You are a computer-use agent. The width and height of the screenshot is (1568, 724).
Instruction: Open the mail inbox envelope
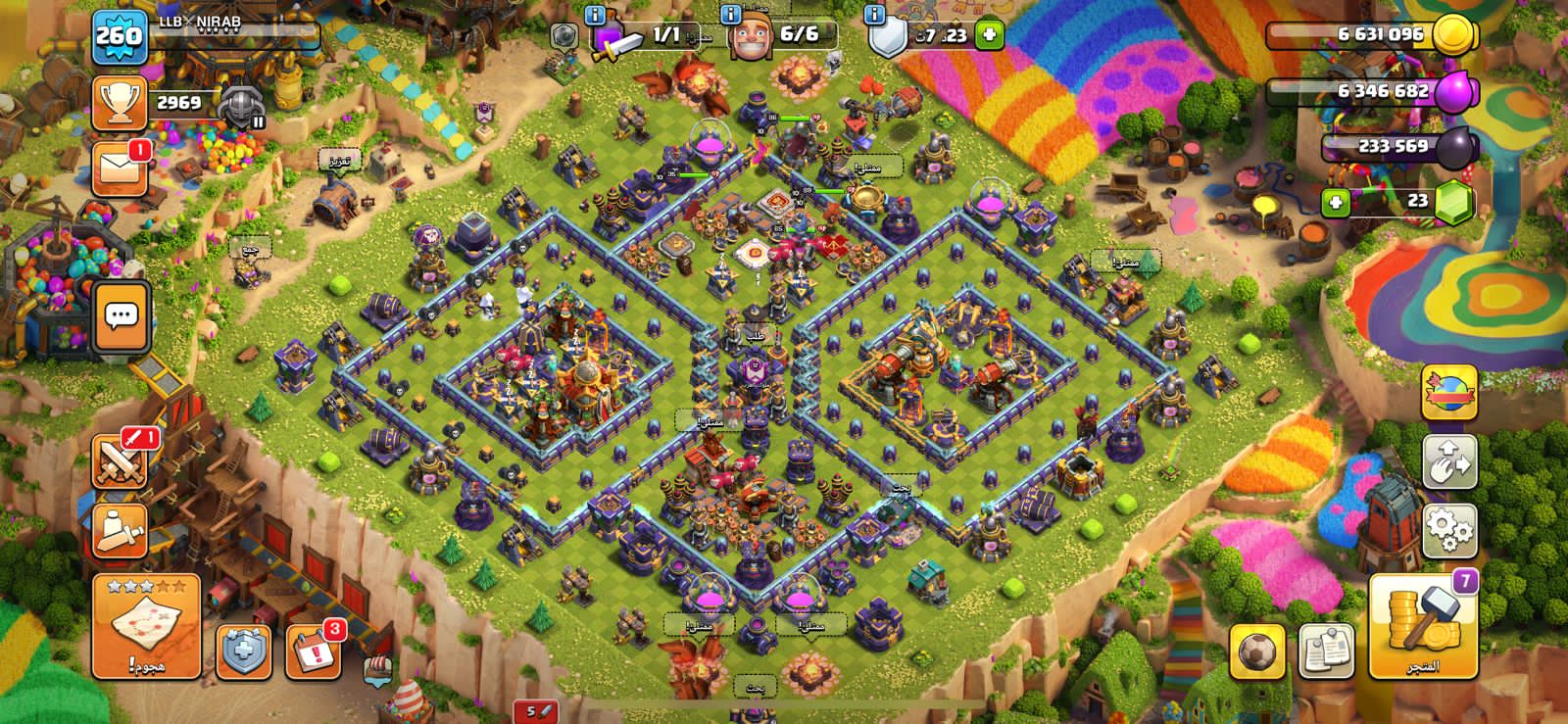120,169
